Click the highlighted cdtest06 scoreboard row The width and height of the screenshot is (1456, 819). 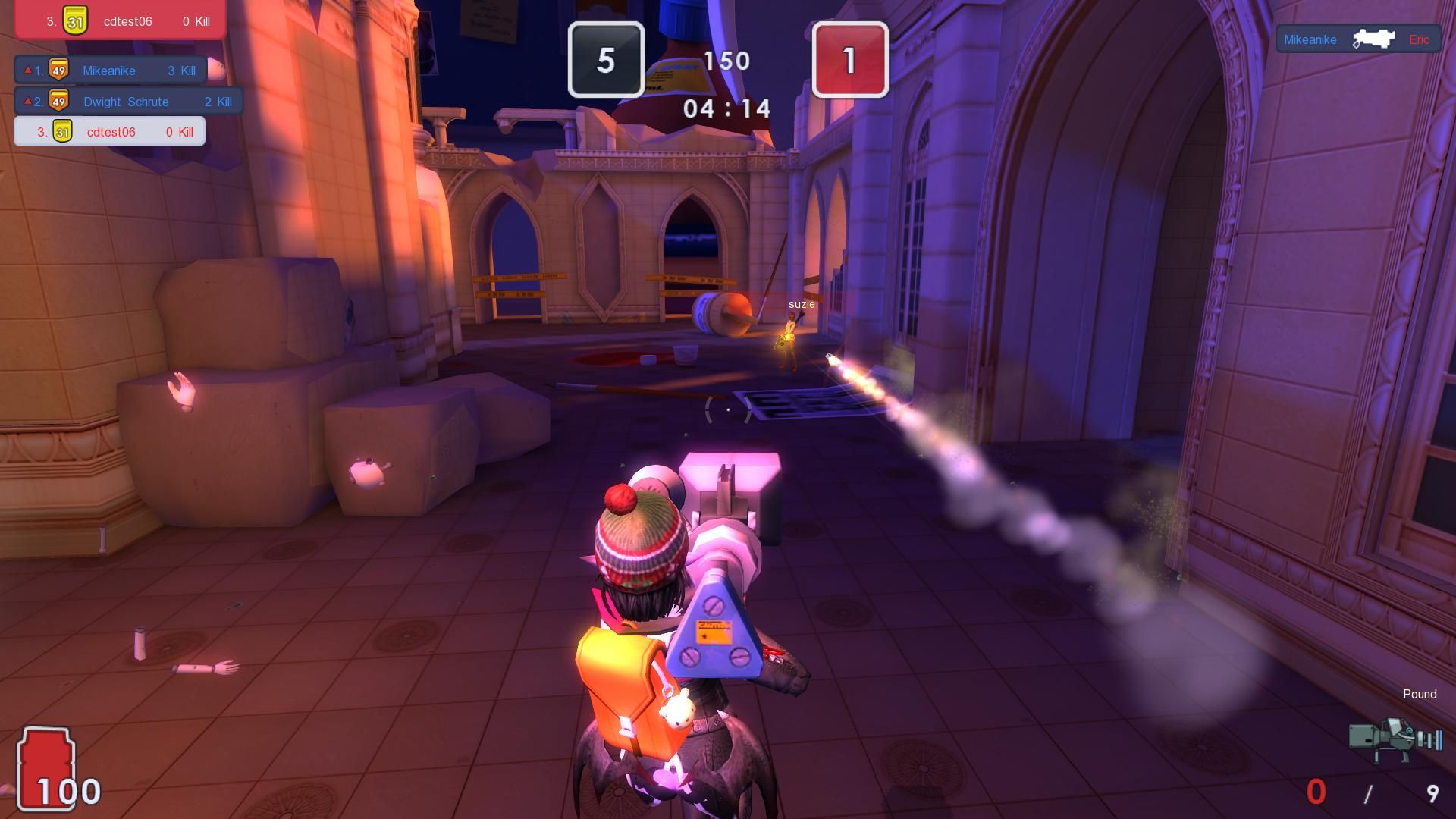[x=106, y=130]
